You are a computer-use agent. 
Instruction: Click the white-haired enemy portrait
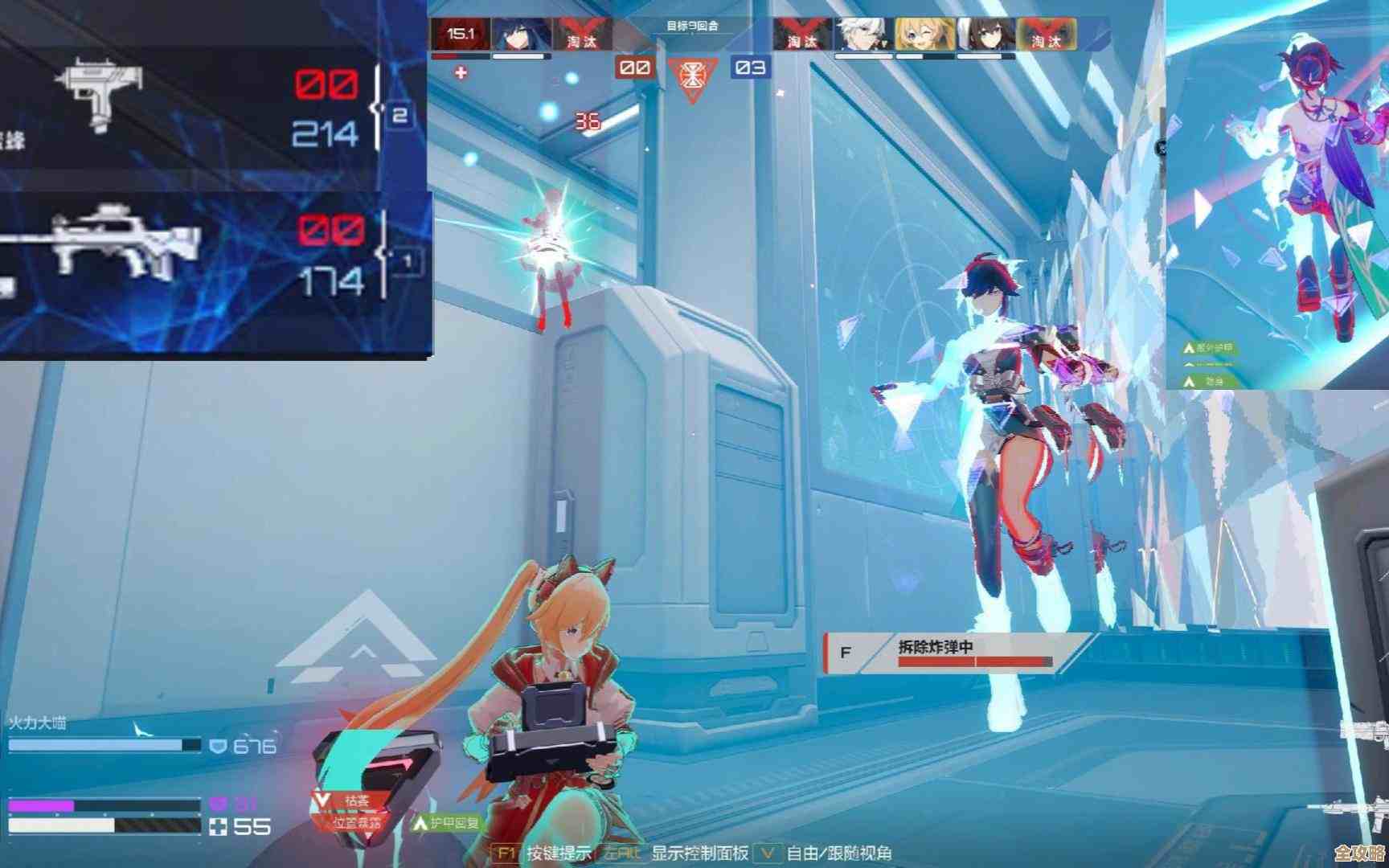862,35
